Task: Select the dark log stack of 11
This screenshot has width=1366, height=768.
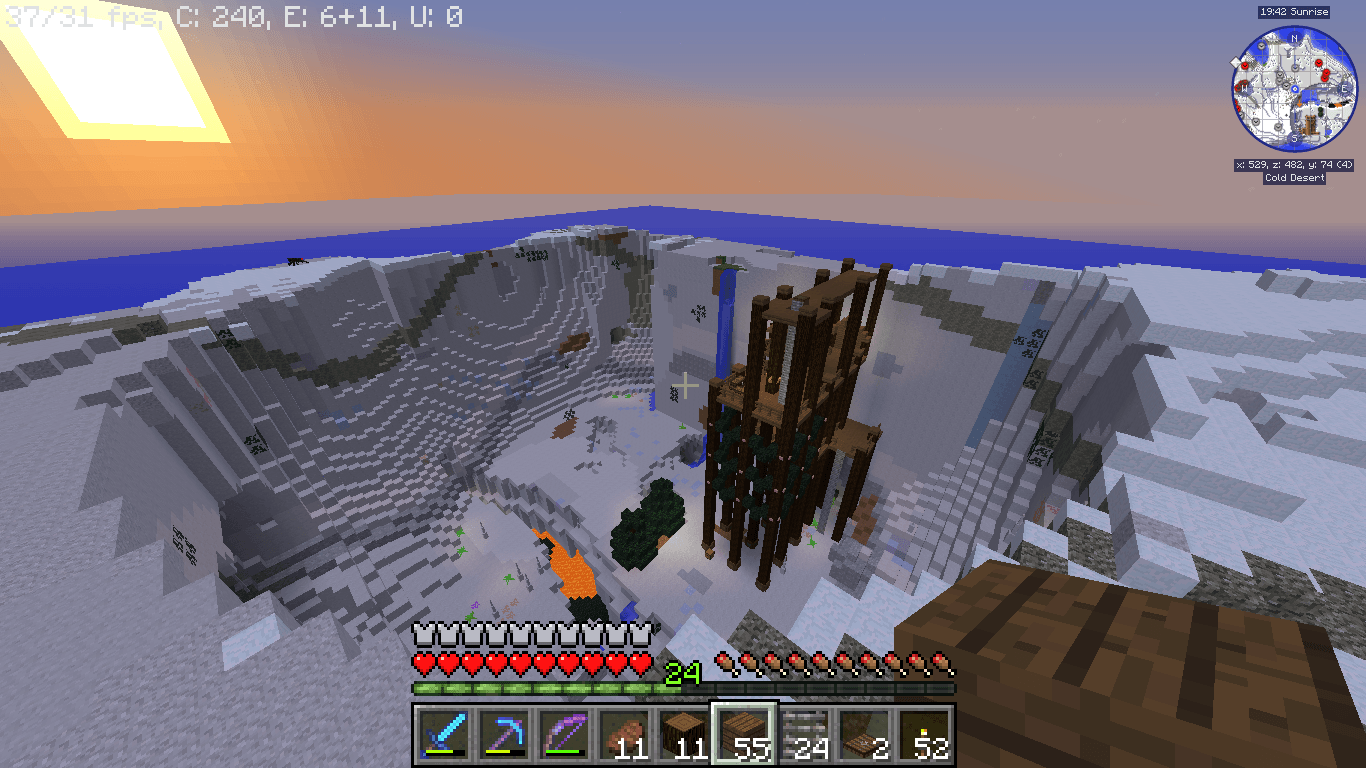Action: [683, 734]
